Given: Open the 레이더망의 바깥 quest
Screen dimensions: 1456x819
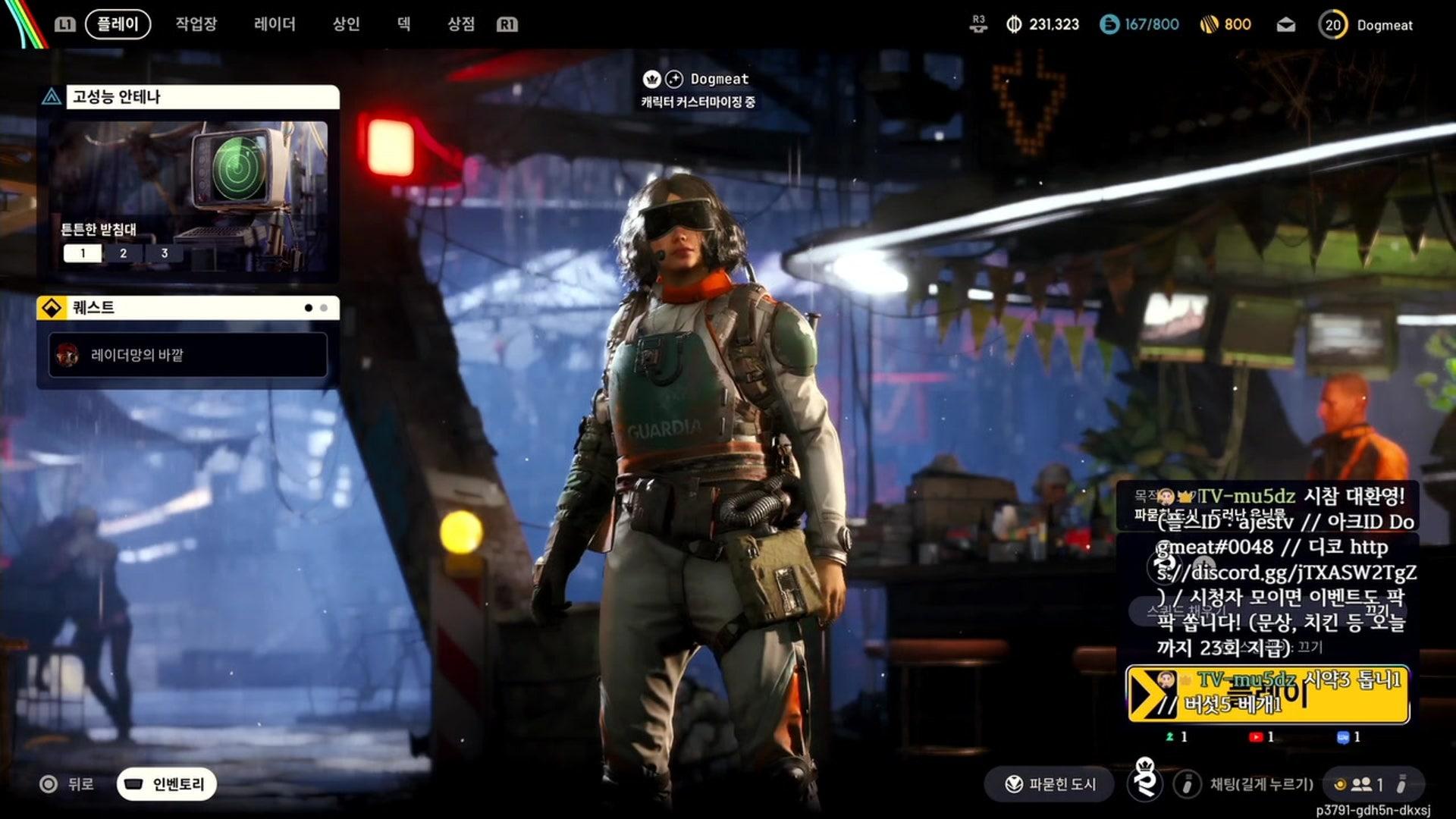Looking at the screenshot, I should pos(188,355).
